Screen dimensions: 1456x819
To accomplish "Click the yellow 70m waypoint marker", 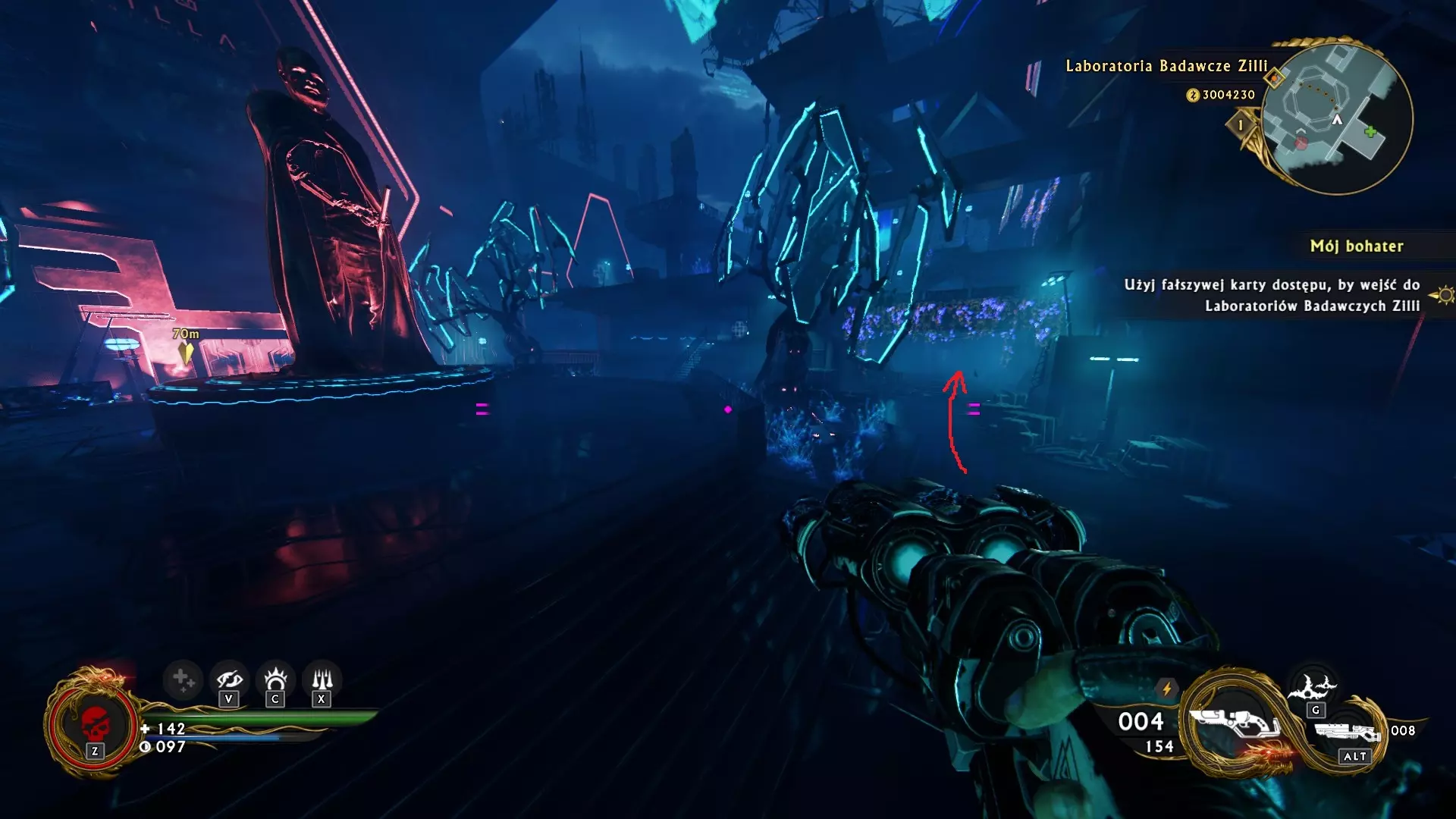I will coord(186,353).
